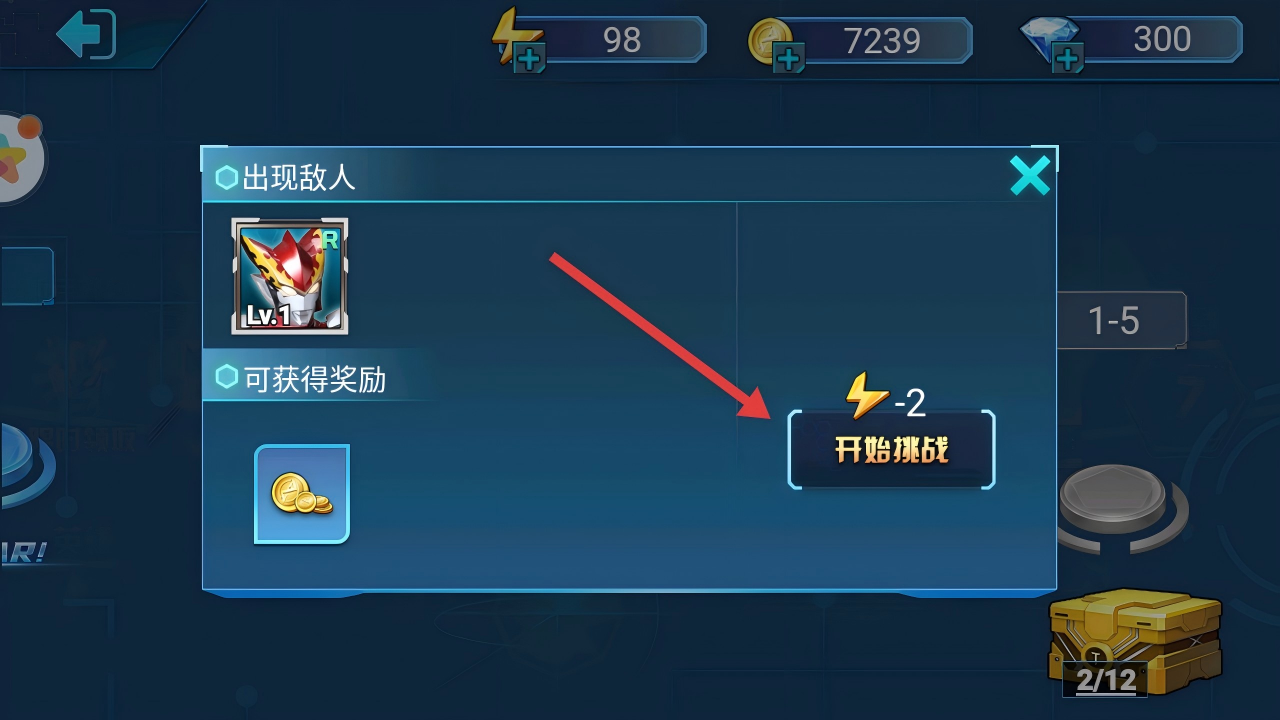Screen dimensions: 1280x720
Task: Select the Lv.1 enemy character card
Action: pyautogui.click(x=289, y=277)
